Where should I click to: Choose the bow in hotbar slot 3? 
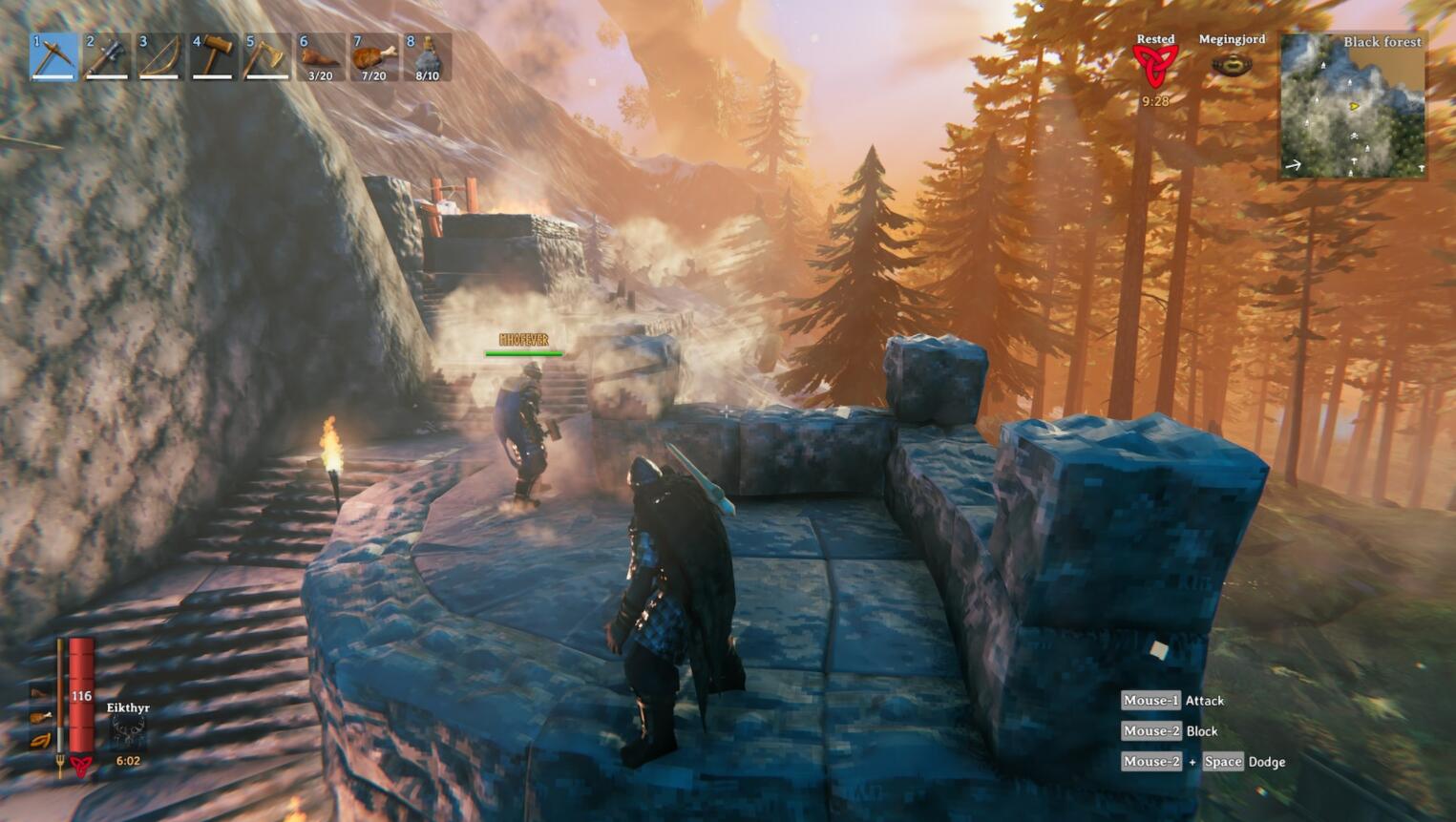[159, 57]
